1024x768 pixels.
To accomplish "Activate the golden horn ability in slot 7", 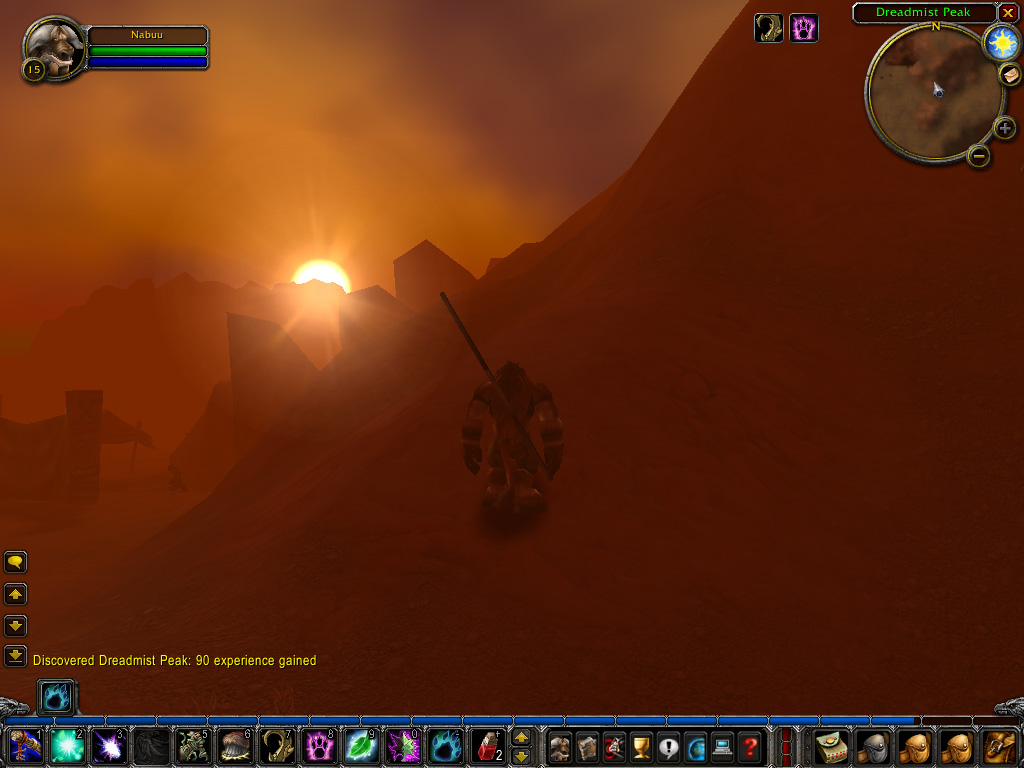I will [x=277, y=746].
